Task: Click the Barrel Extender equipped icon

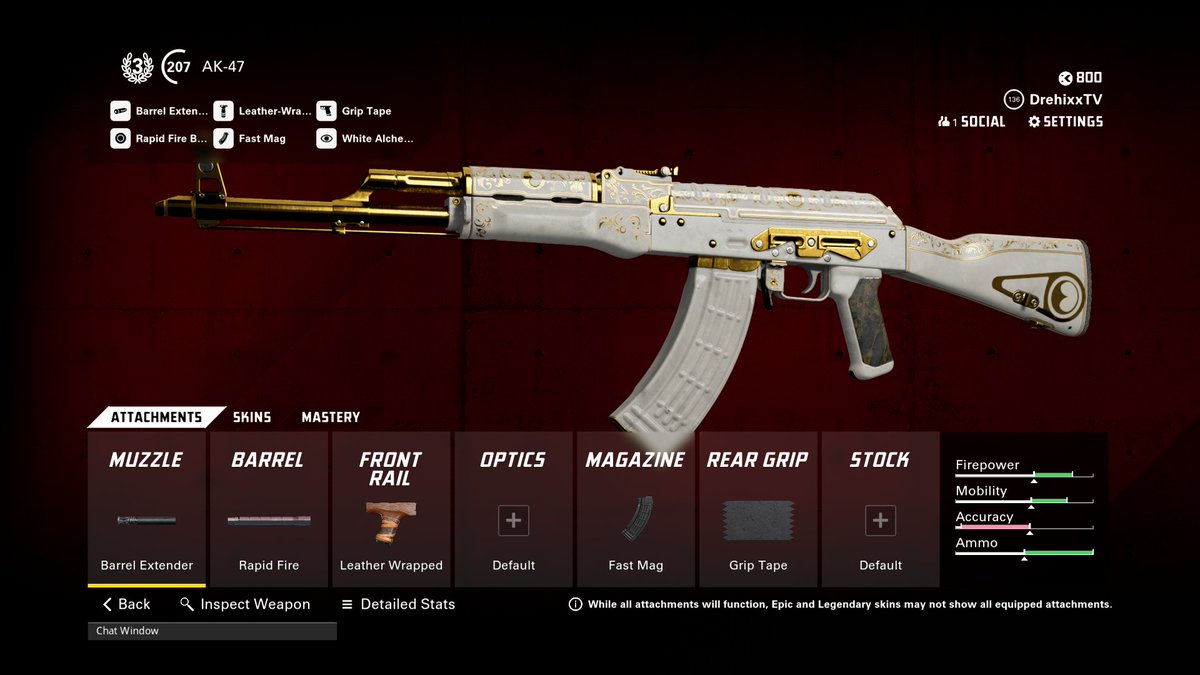Action: click(x=120, y=111)
